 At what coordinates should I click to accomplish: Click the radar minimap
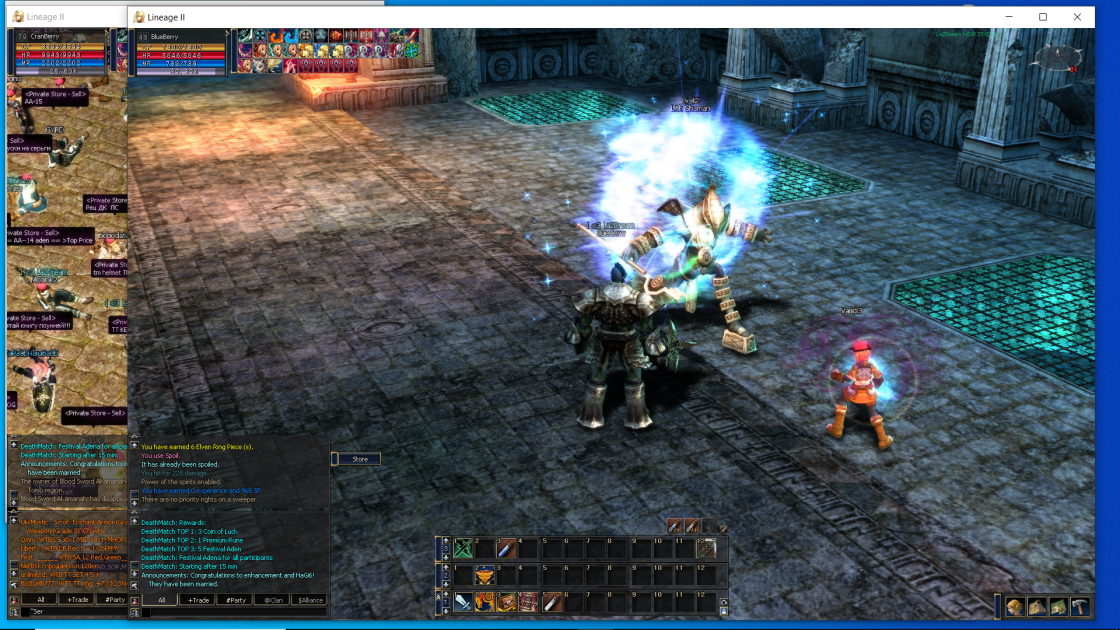tap(1057, 60)
